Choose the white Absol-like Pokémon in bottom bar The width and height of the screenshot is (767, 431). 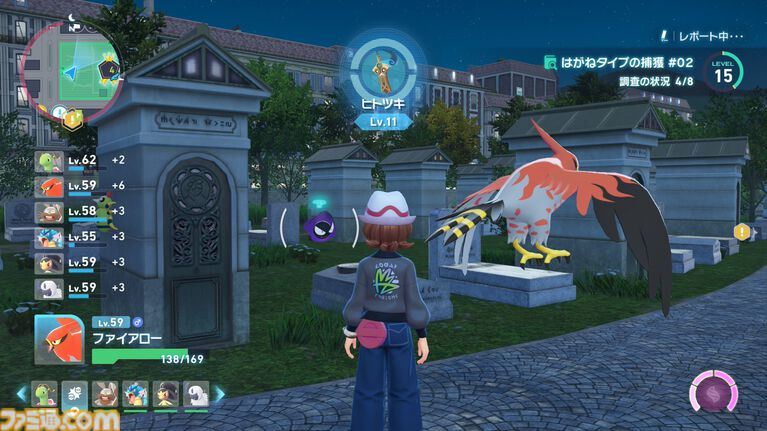196,394
